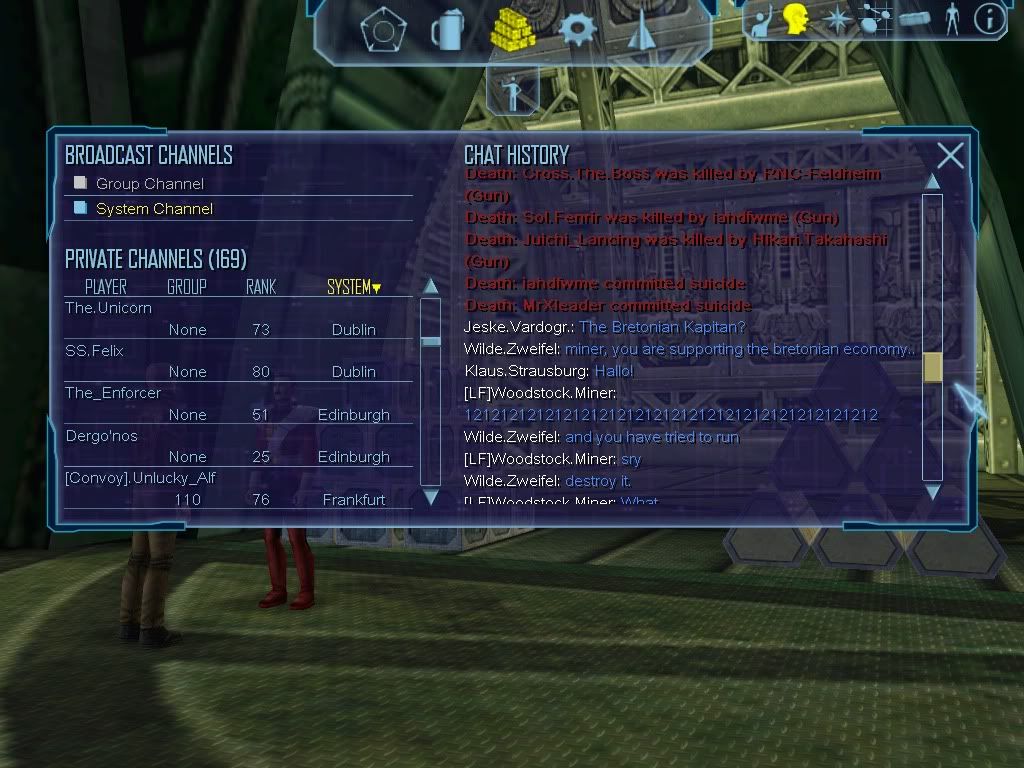Select [Convoy].Unlucky_Alf from the list
This screenshot has height=768, width=1024.
coord(140,478)
